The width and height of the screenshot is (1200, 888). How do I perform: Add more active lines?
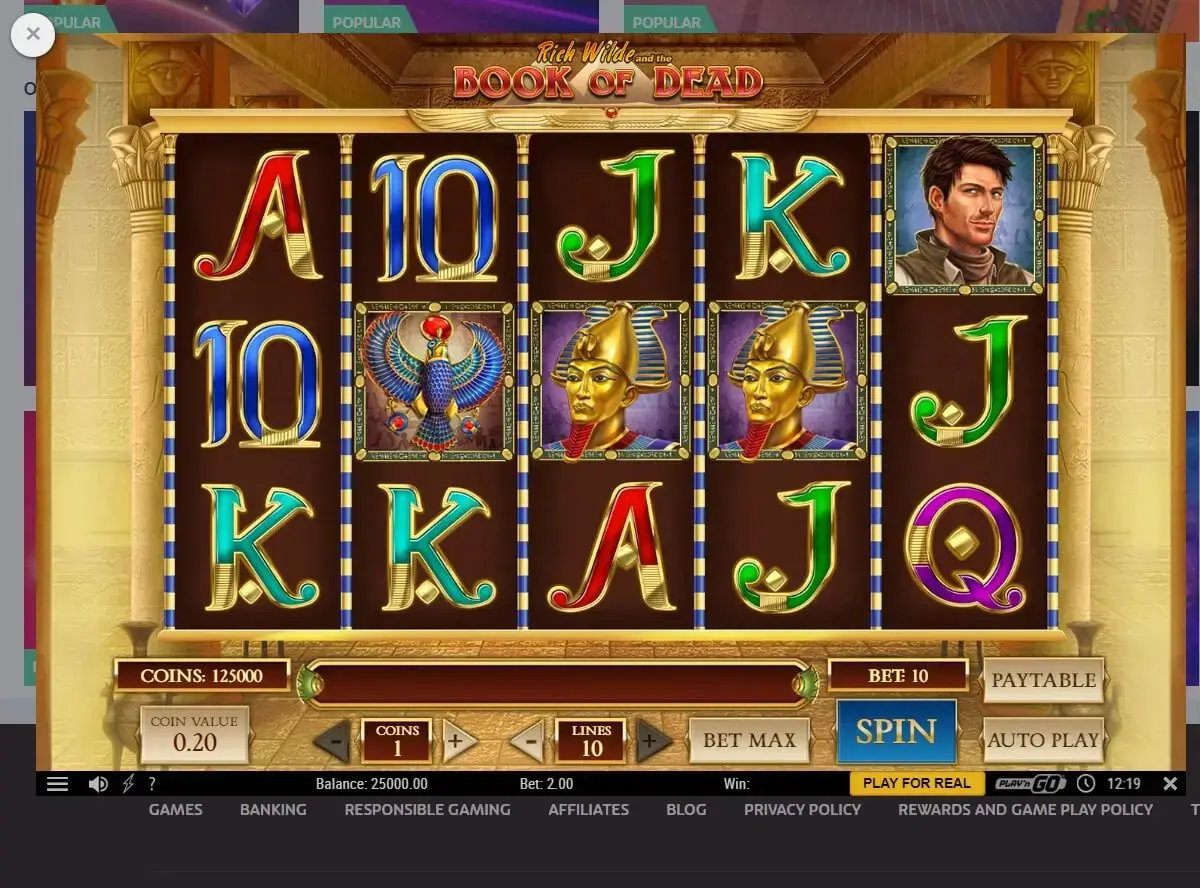652,742
